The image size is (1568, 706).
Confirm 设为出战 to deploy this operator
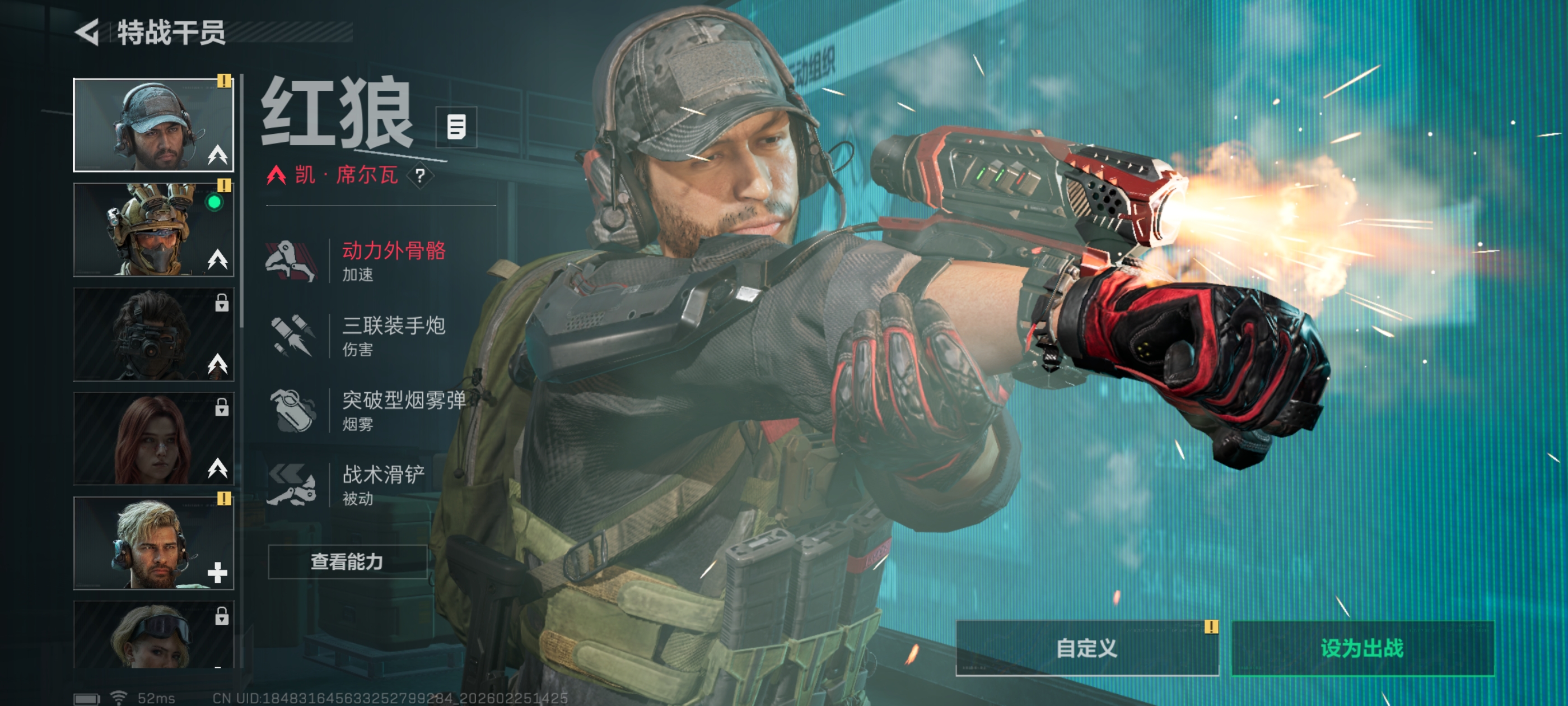1362,648
